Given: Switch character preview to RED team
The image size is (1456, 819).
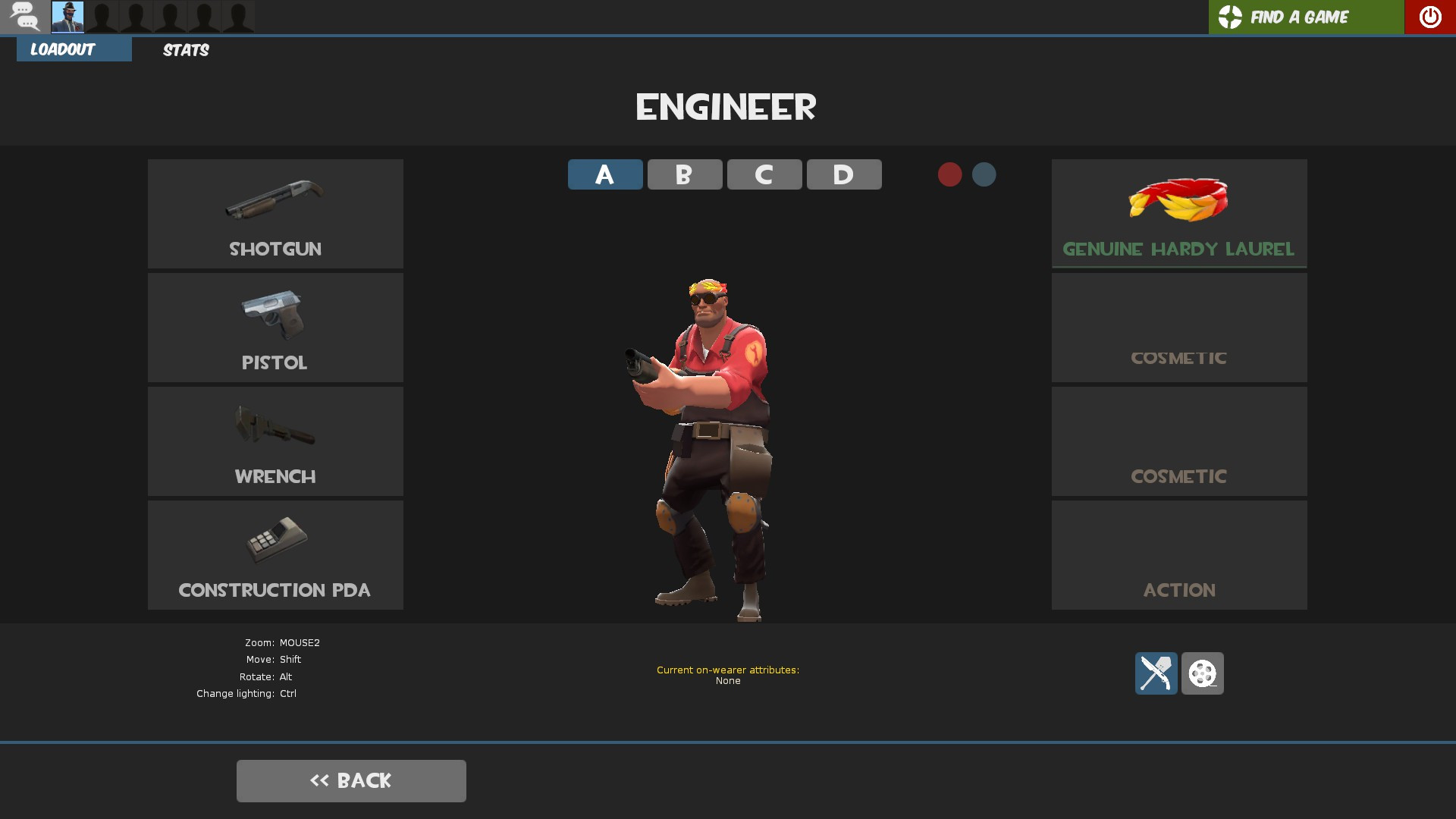Looking at the screenshot, I should click(949, 174).
